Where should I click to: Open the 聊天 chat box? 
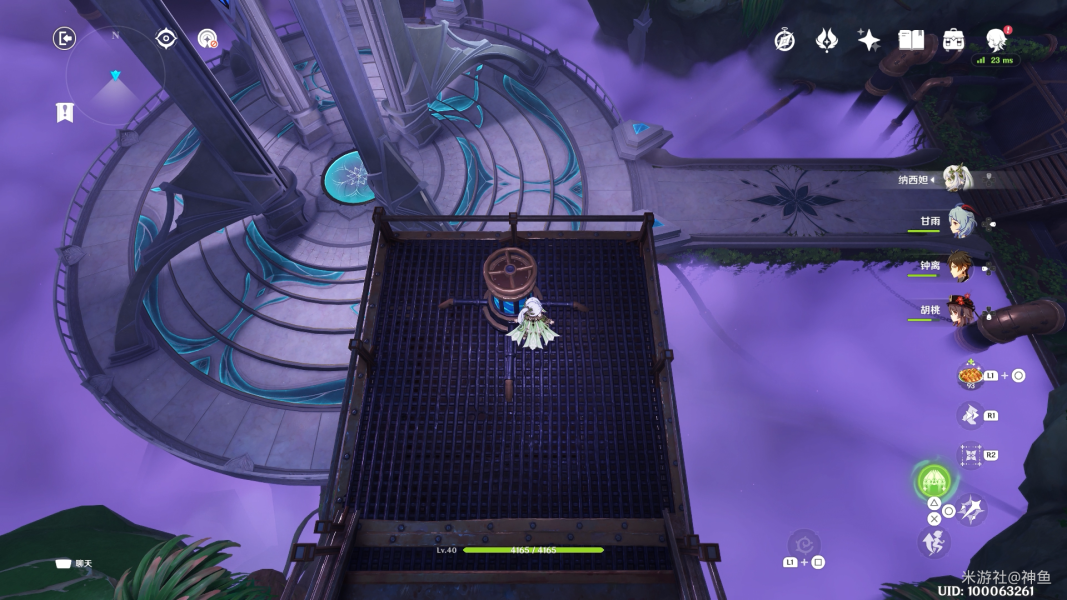pos(74,563)
